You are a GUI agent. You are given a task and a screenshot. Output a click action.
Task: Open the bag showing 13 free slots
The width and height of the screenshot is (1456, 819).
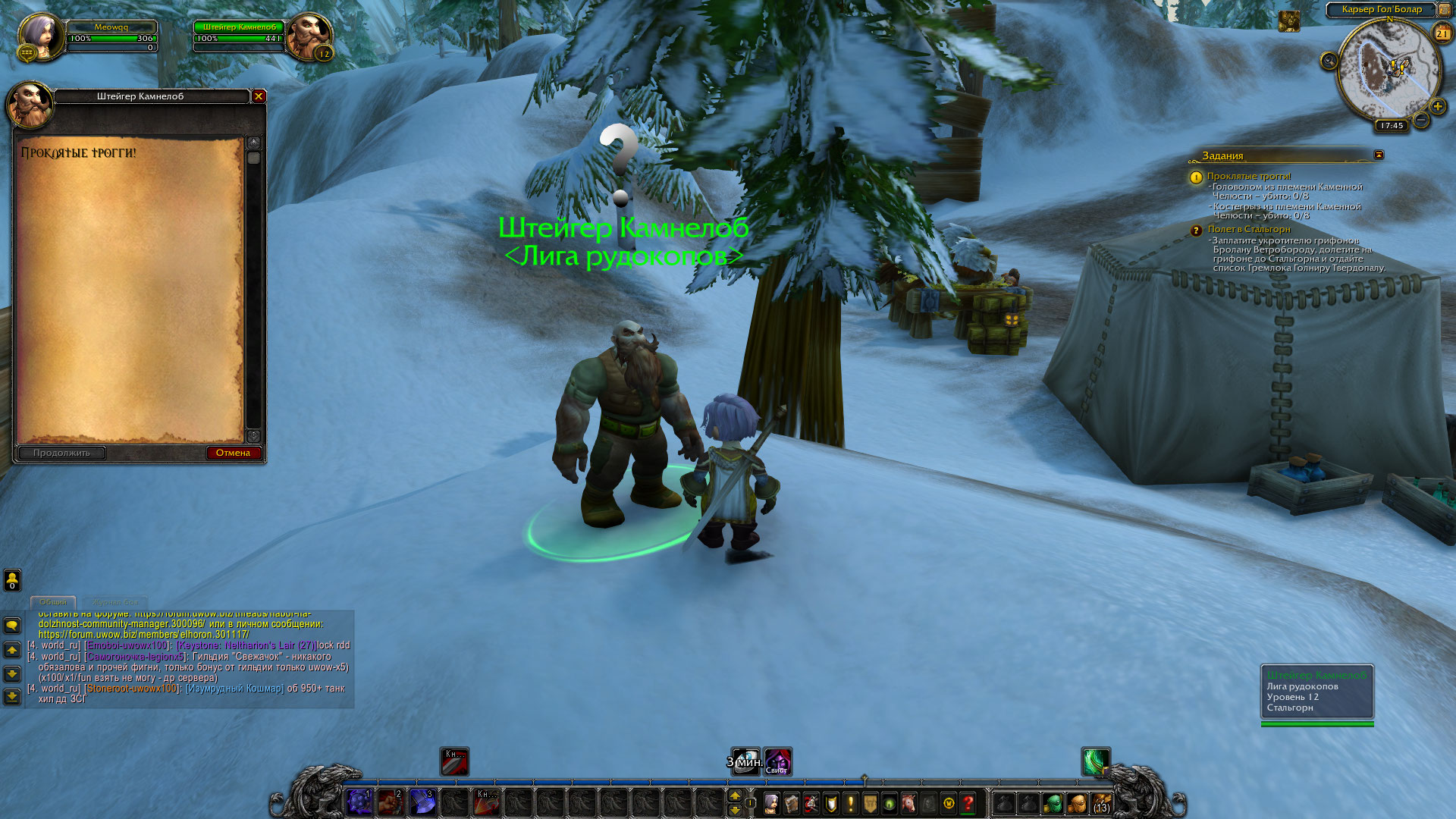click(x=1101, y=803)
